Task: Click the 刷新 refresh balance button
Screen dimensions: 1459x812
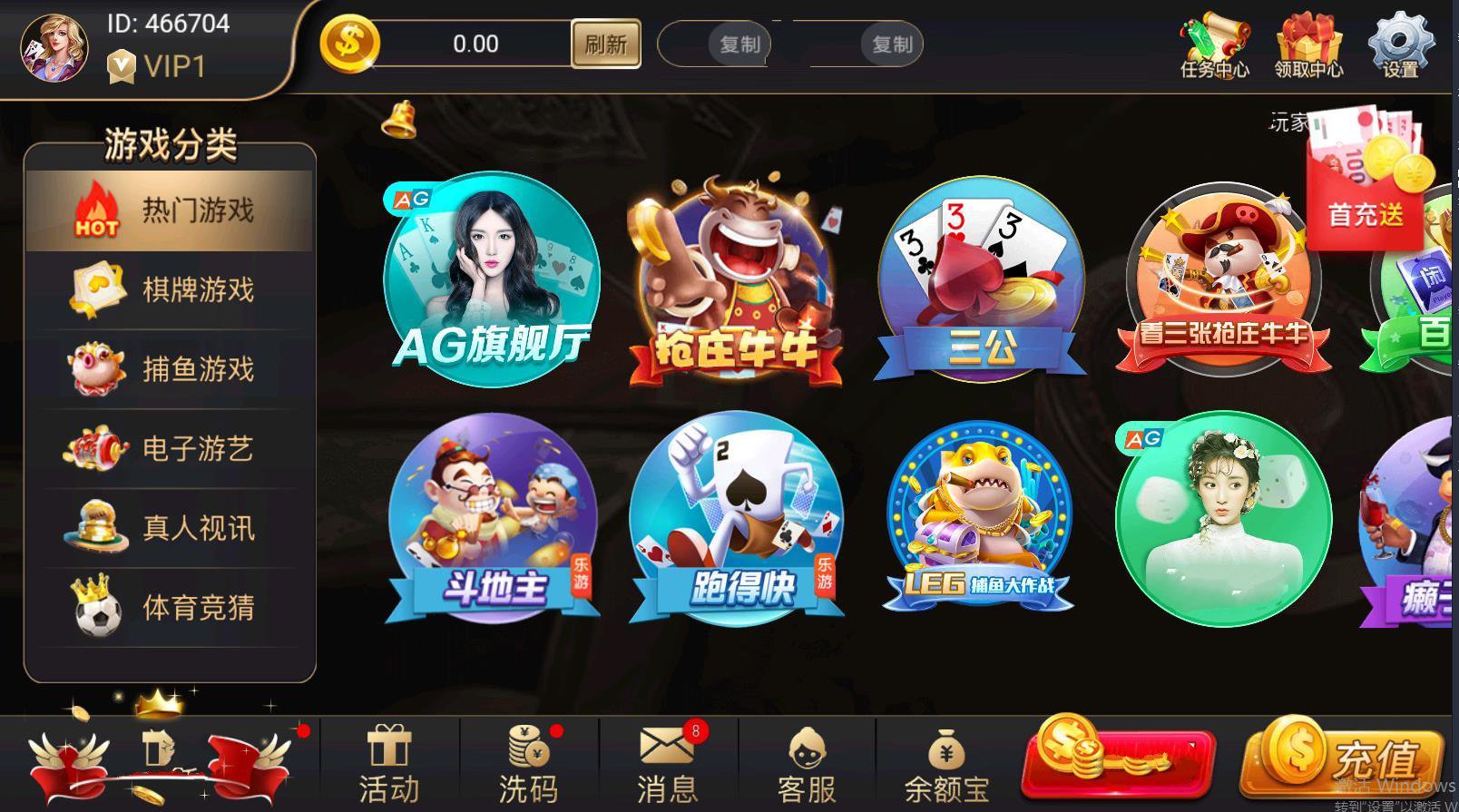Action: point(605,44)
